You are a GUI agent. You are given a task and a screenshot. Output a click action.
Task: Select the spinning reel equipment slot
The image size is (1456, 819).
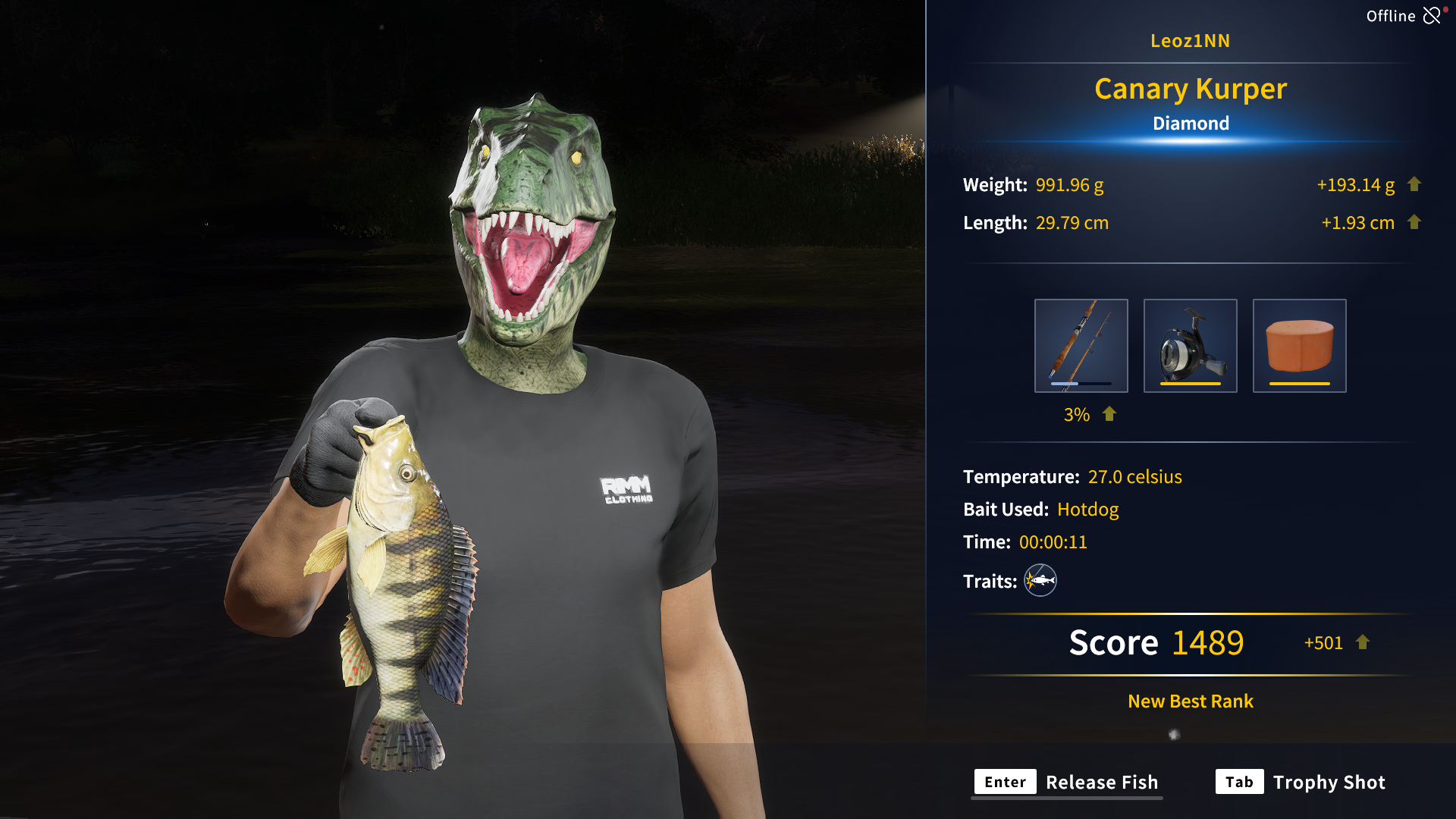click(1190, 346)
